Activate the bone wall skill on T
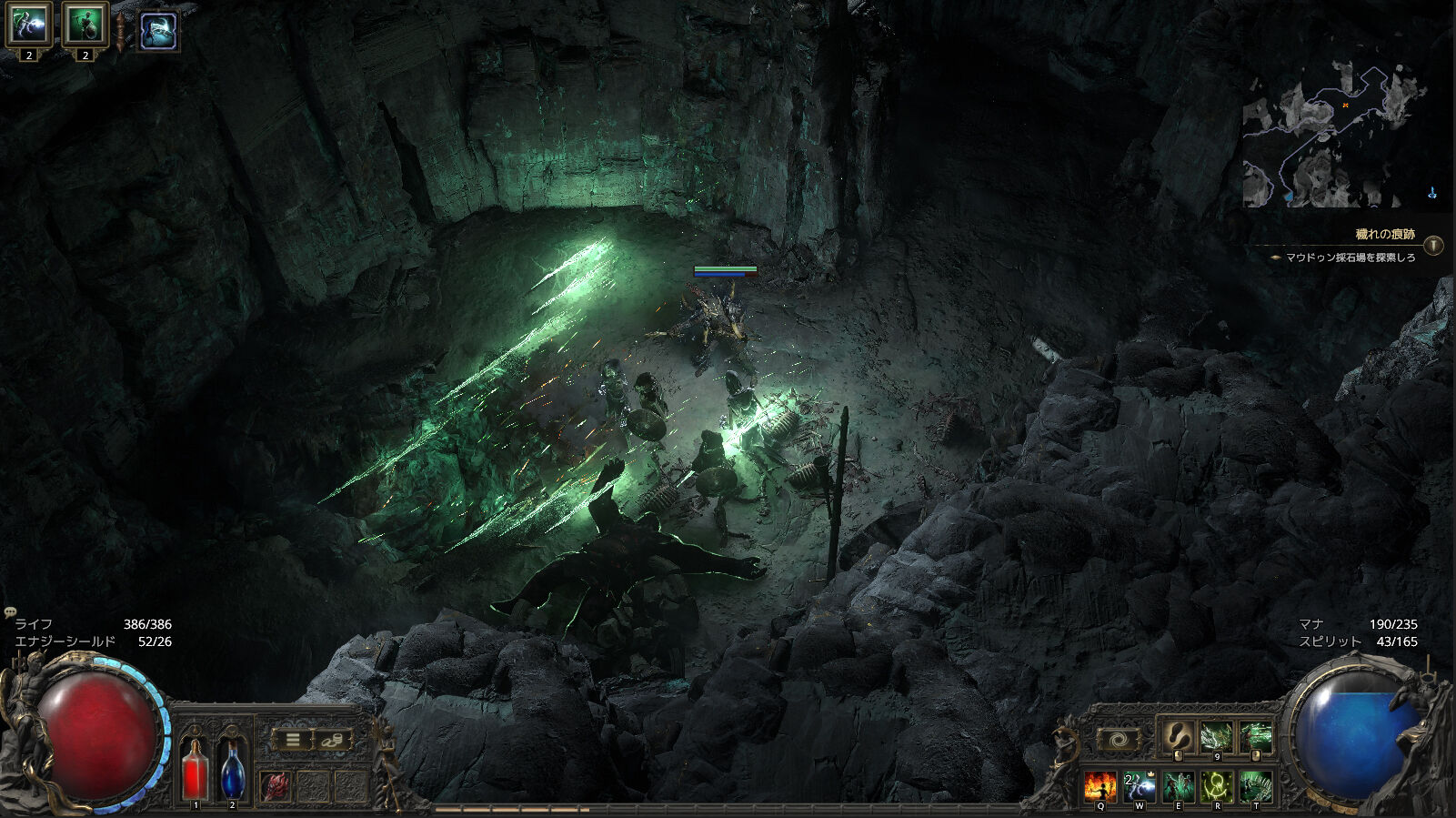 pos(1256,785)
